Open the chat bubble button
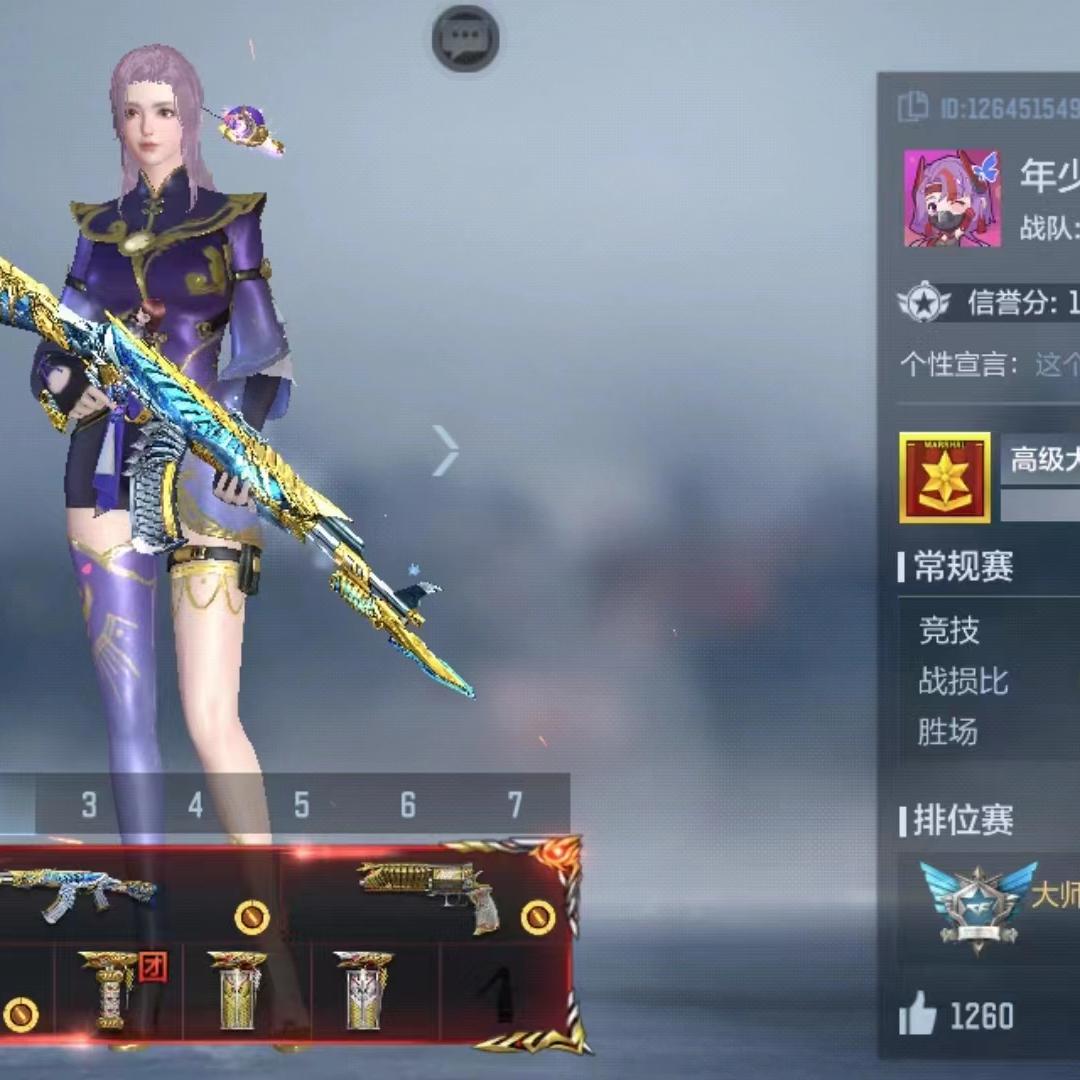Image resolution: width=1080 pixels, height=1080 pixels. pos(465,39)
